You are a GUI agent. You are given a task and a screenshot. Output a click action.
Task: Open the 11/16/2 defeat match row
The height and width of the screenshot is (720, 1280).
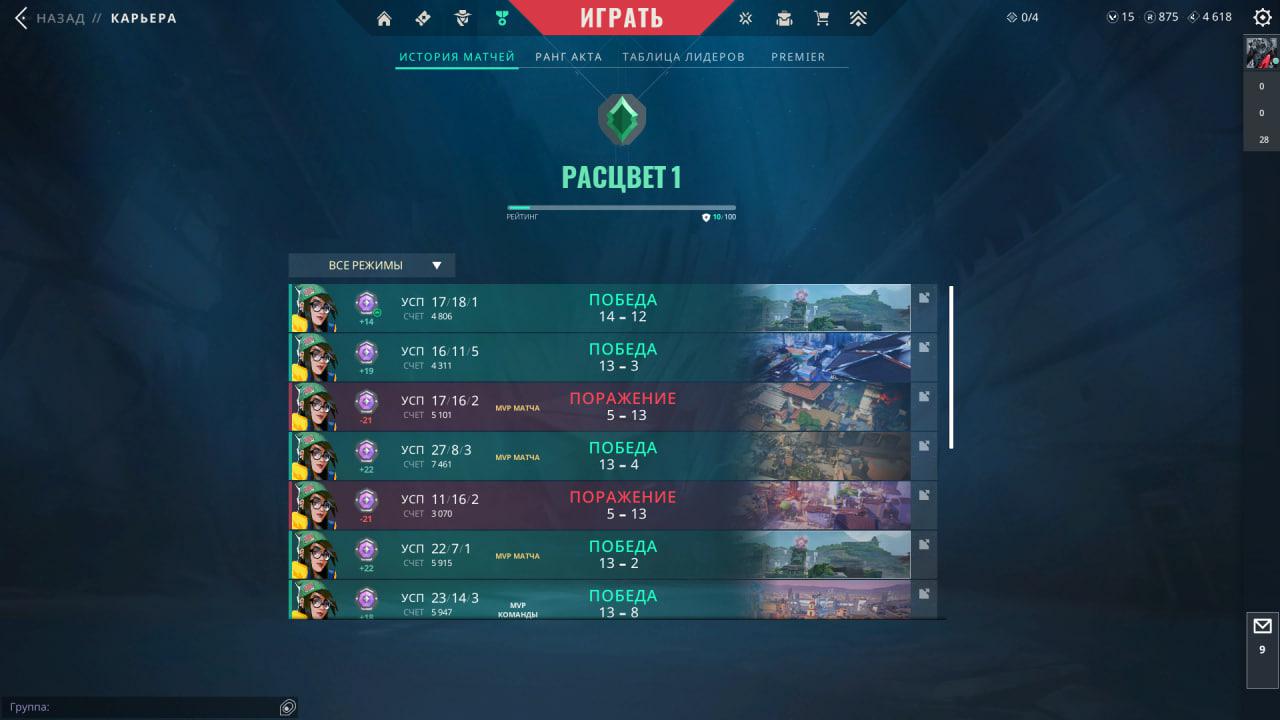pyautogui.click(x=600, y=505)
